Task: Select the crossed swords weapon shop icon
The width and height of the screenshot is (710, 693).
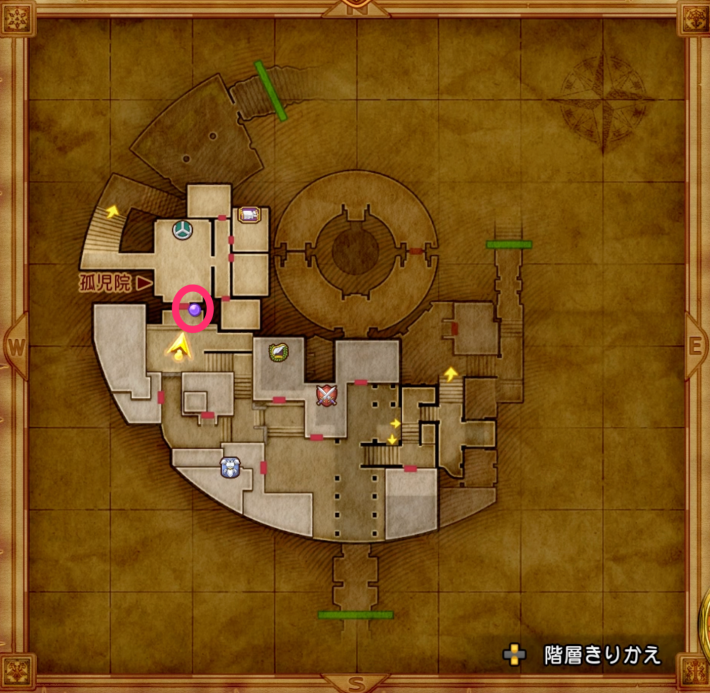Action: [325, 395]
